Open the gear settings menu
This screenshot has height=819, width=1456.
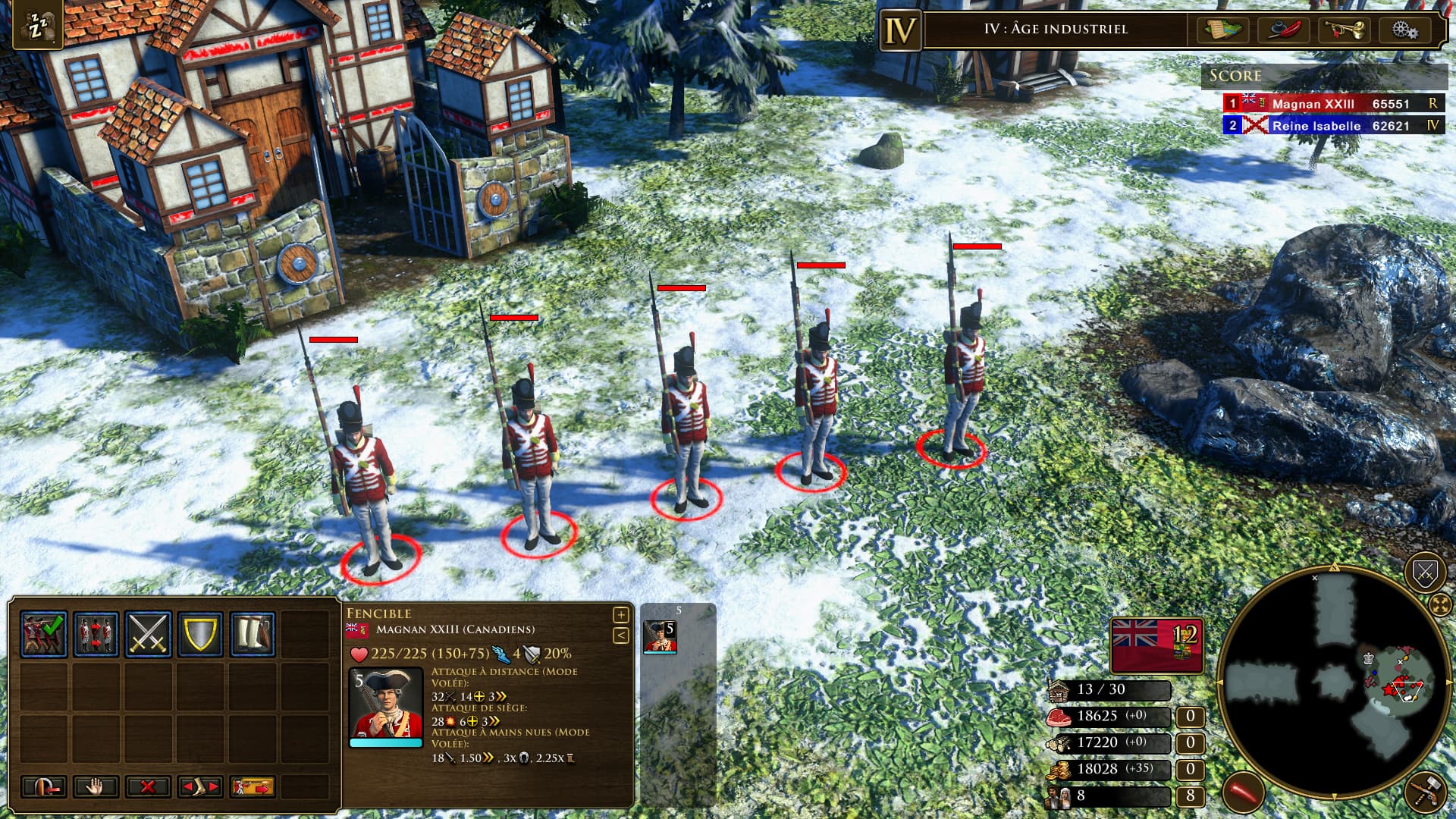(1404, 30)
